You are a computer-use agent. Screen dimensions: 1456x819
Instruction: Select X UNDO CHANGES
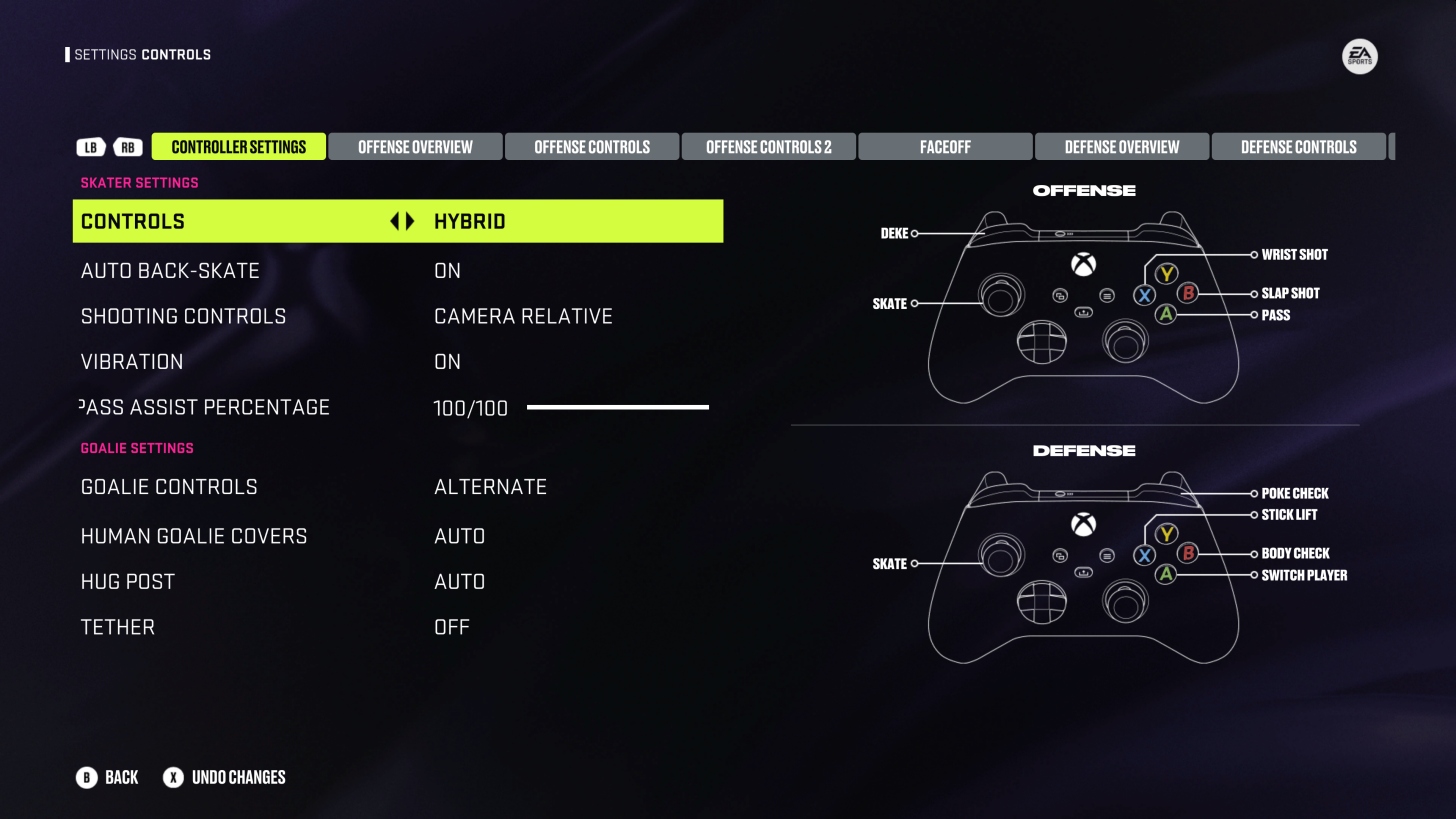[x=224, y=777]
